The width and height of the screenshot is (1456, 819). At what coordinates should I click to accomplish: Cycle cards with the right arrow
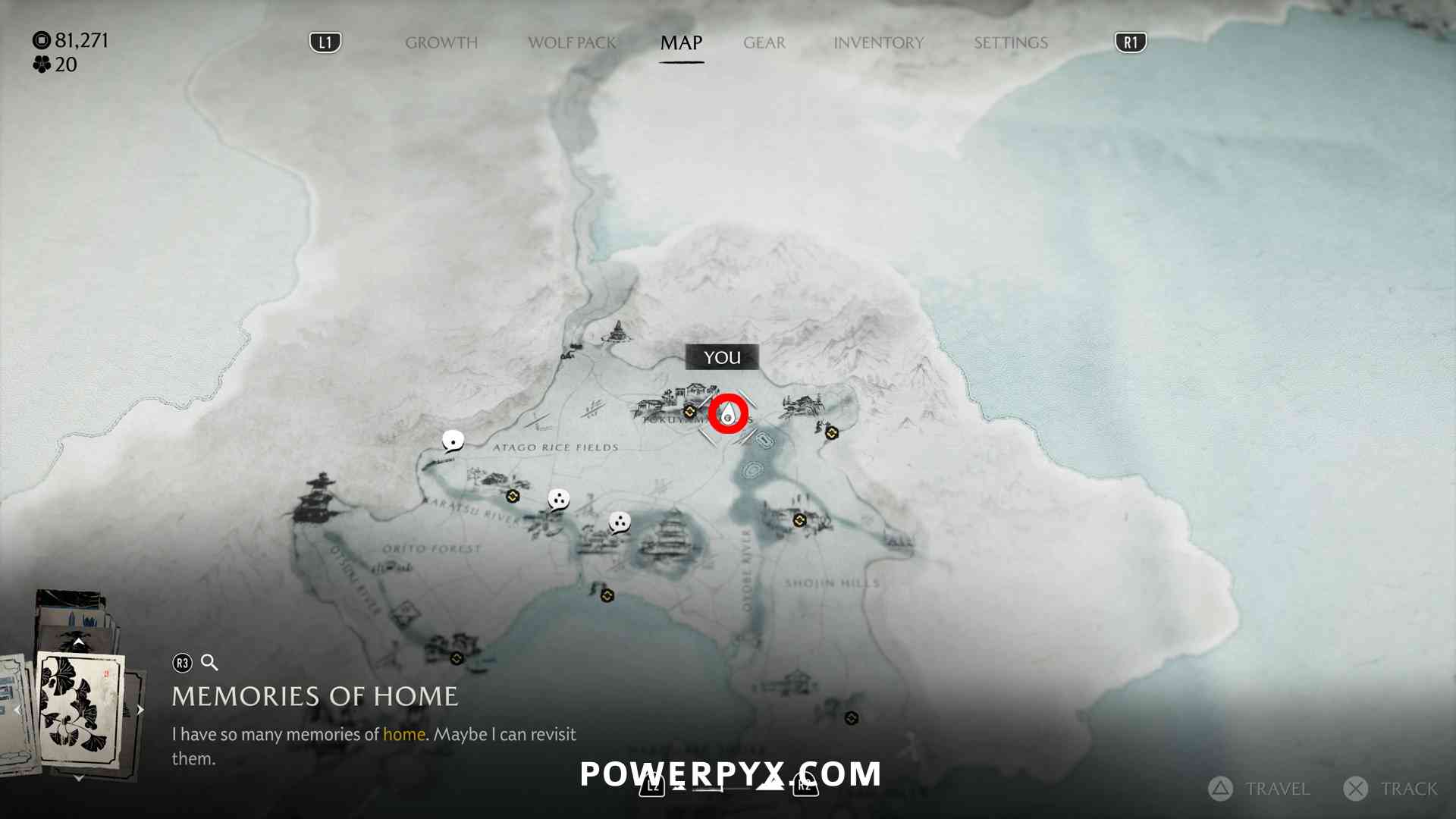pos(140,710)
